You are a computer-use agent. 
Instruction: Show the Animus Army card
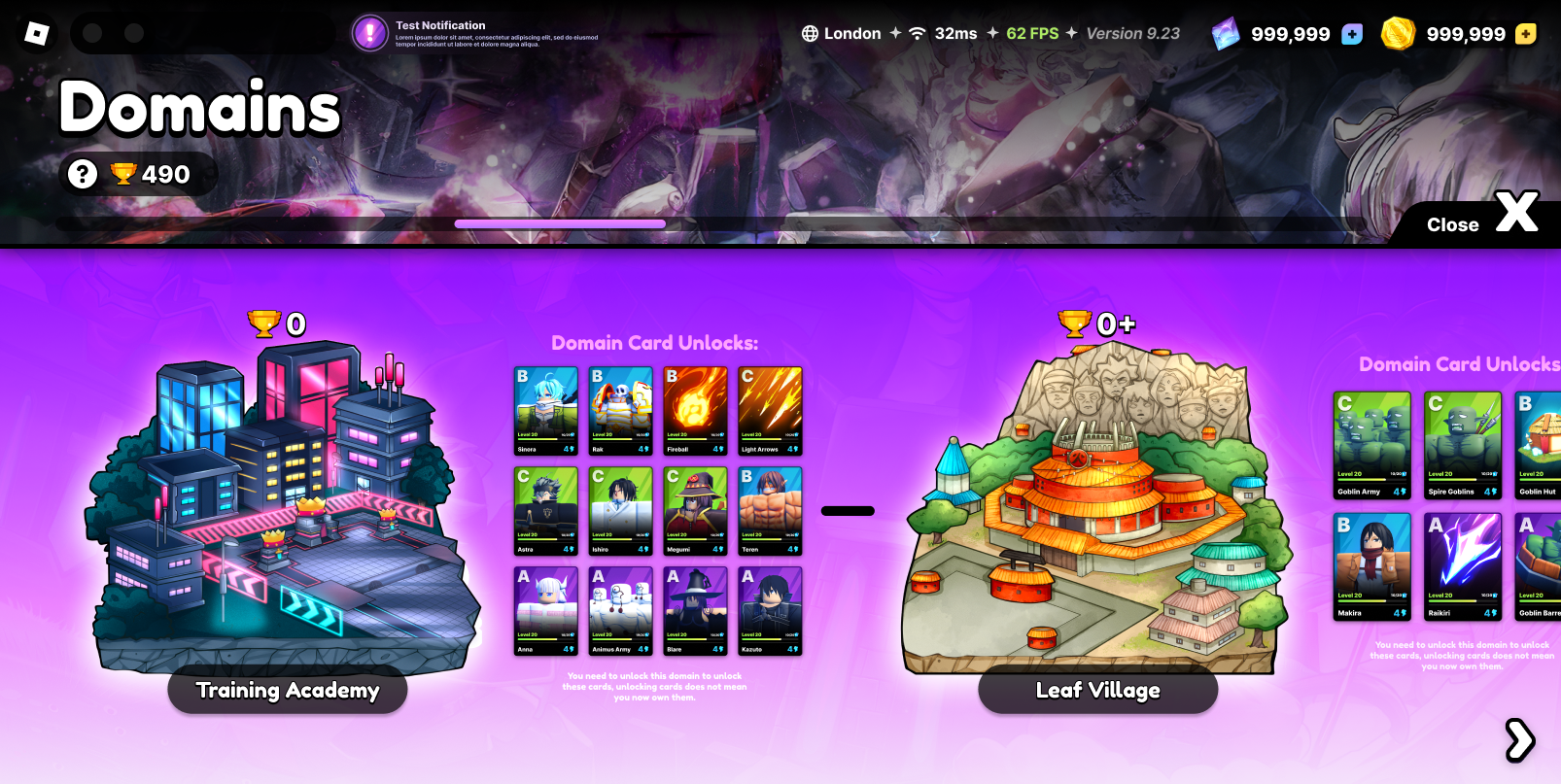pos(620,611)
